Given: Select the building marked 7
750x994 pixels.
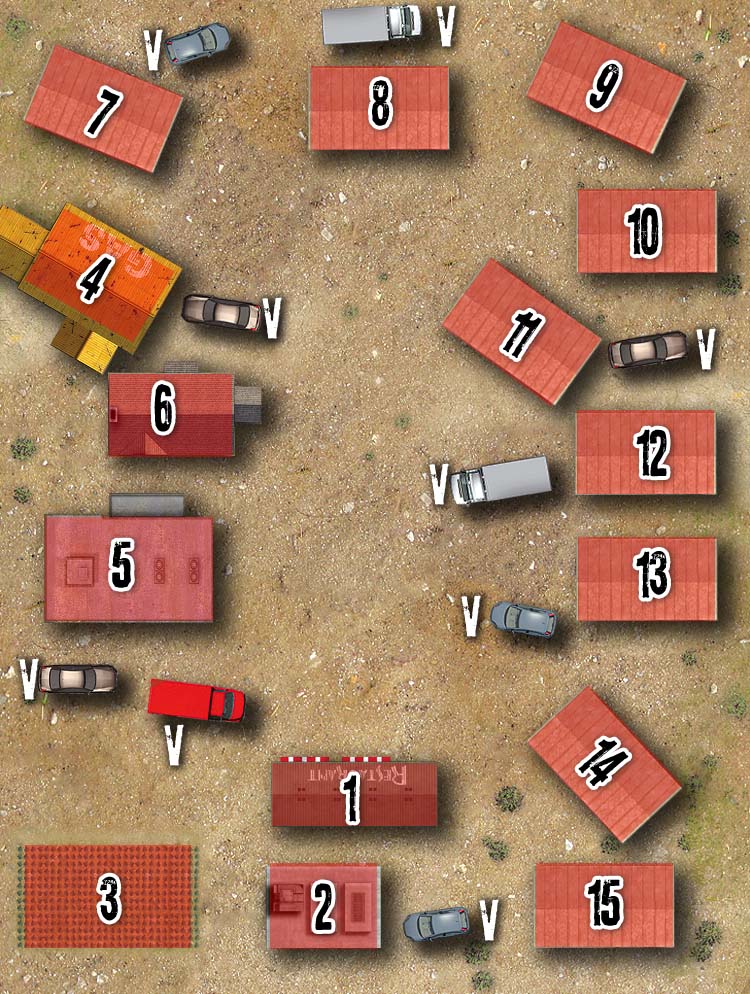Looking at the screenshot, I should coord(103,108).
